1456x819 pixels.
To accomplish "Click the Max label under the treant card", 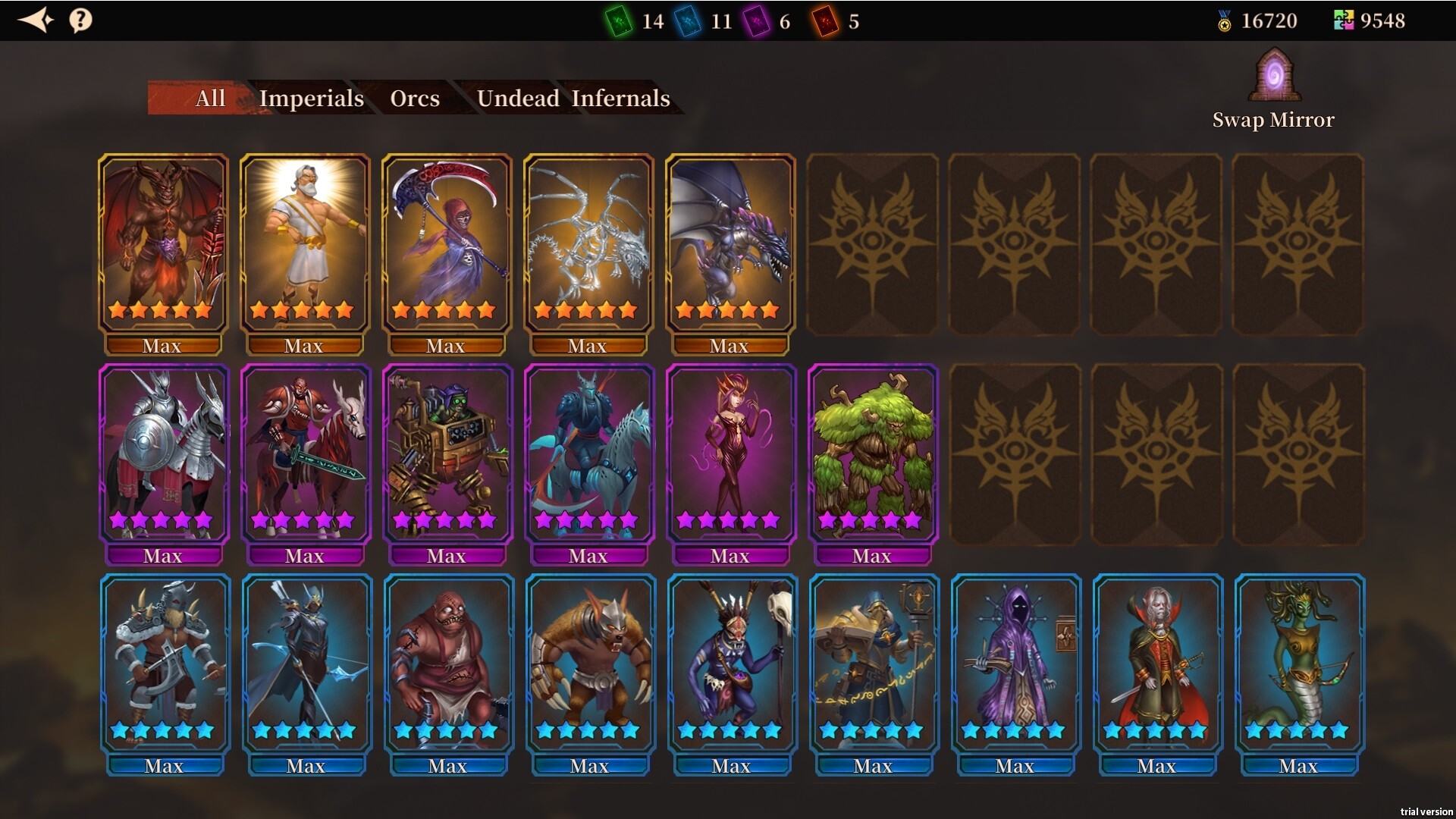I will [872, 556].
